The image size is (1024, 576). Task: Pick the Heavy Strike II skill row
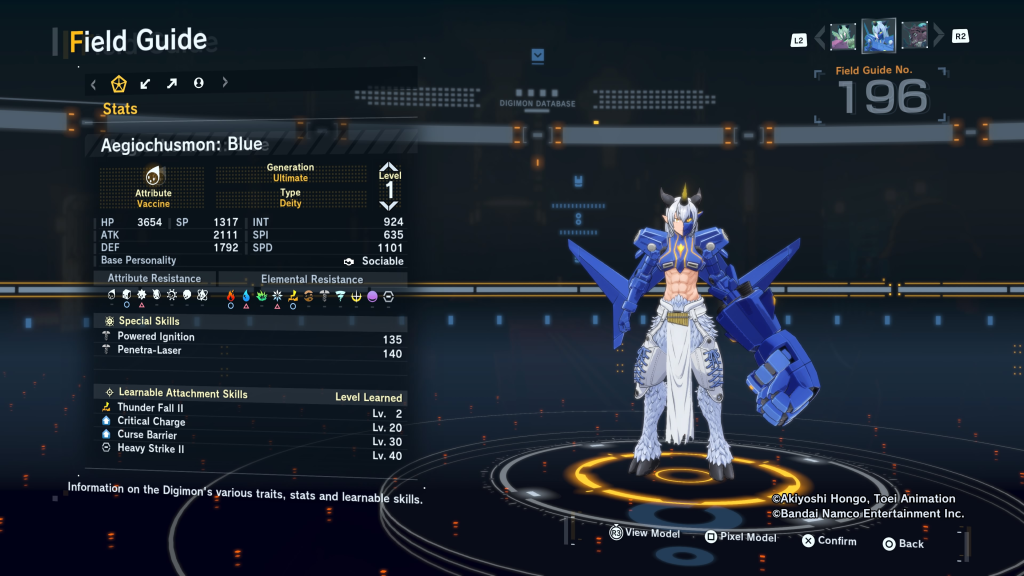(x=151, y=449)
